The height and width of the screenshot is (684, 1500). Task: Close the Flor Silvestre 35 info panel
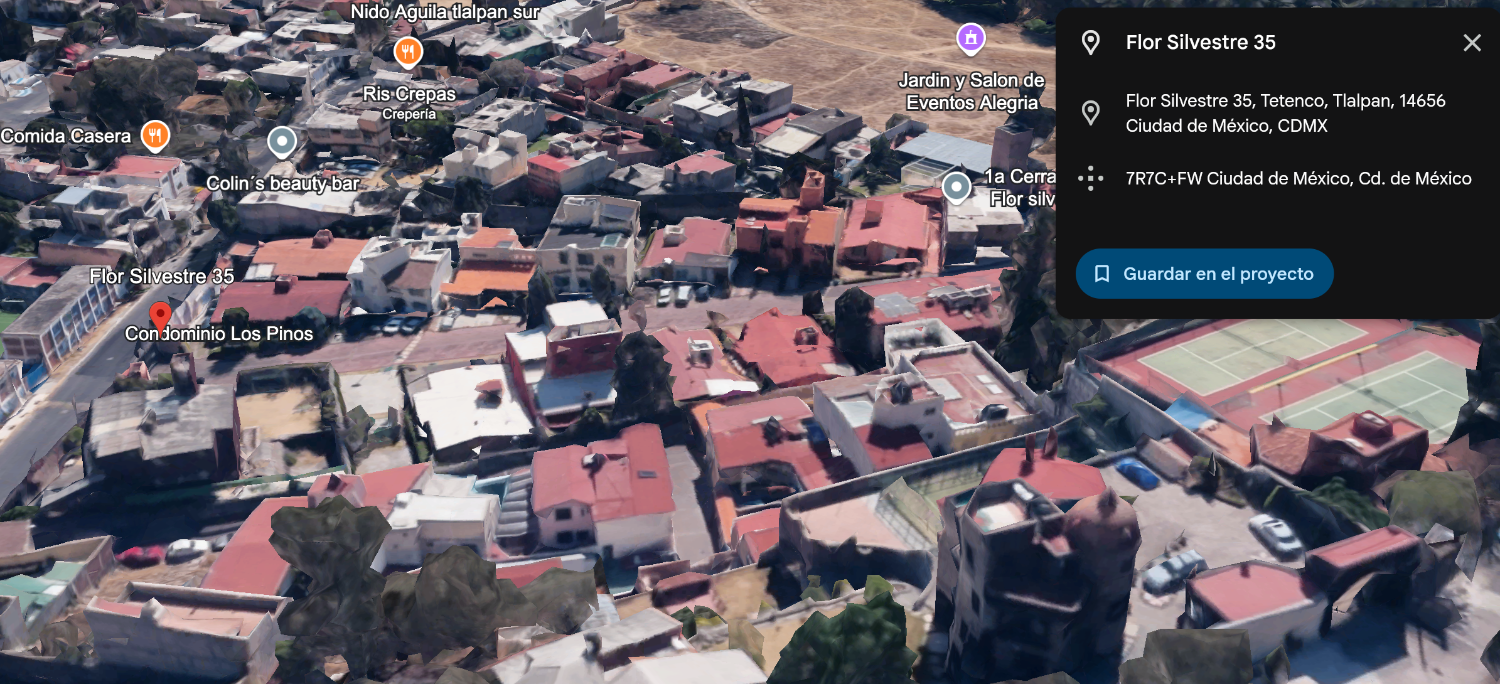click(1472, 42)
